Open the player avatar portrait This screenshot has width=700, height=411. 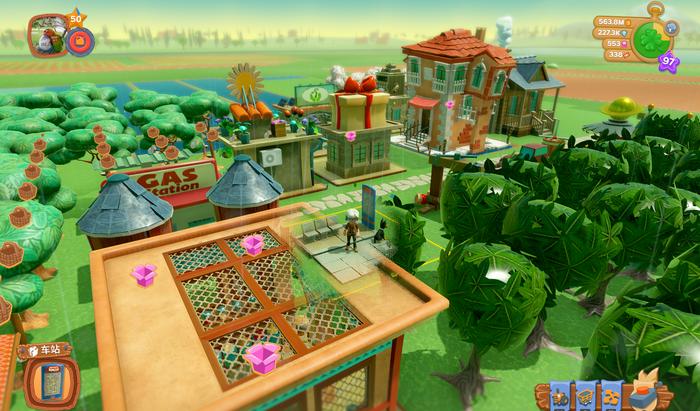[x=47, y=34]
